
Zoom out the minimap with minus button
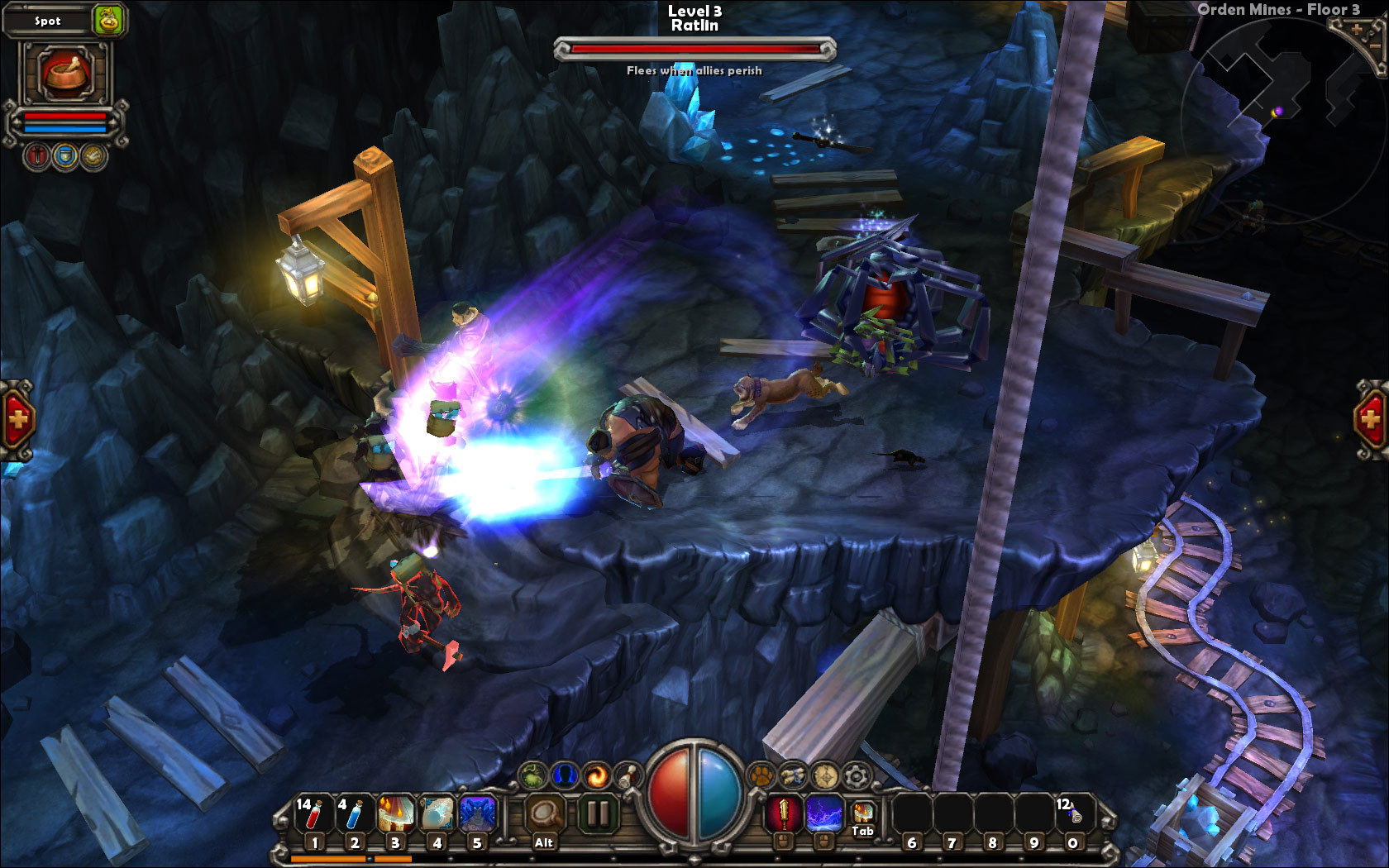coord(1377,48)
